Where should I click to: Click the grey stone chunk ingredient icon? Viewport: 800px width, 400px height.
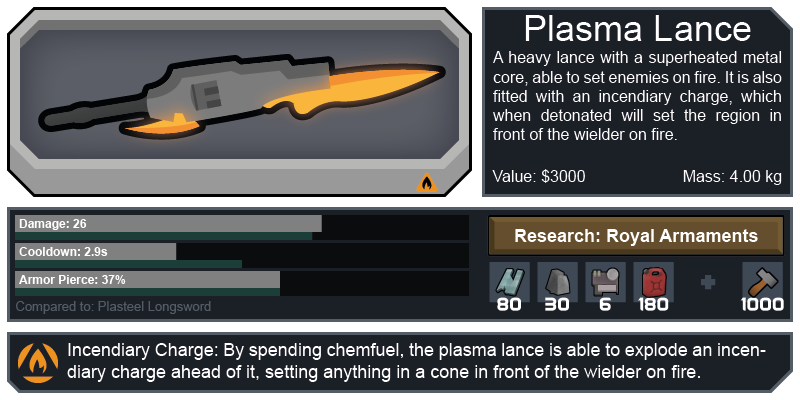coord(556,281)
